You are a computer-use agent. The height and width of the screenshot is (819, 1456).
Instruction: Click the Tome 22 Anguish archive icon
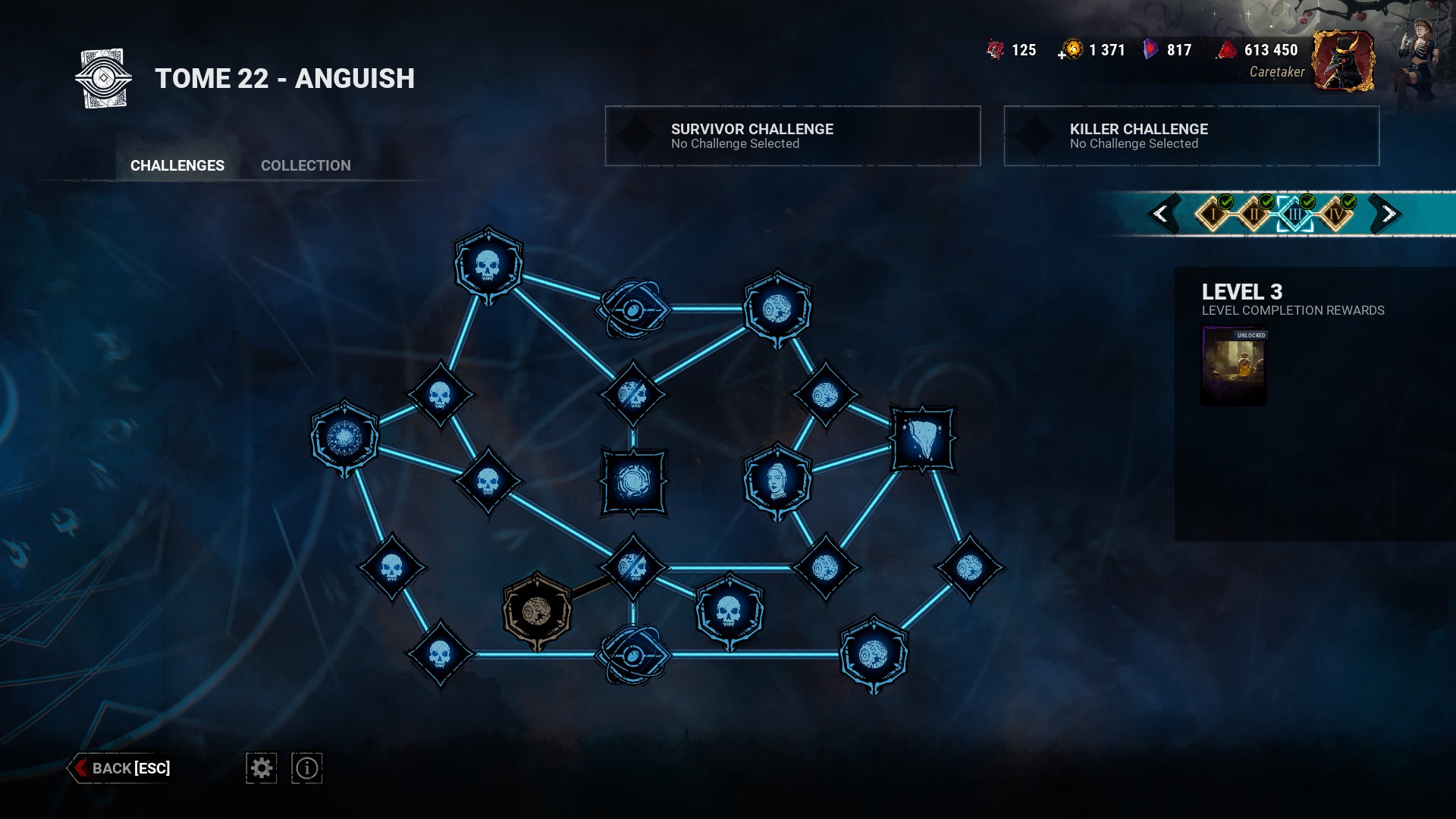click(104, 78)
